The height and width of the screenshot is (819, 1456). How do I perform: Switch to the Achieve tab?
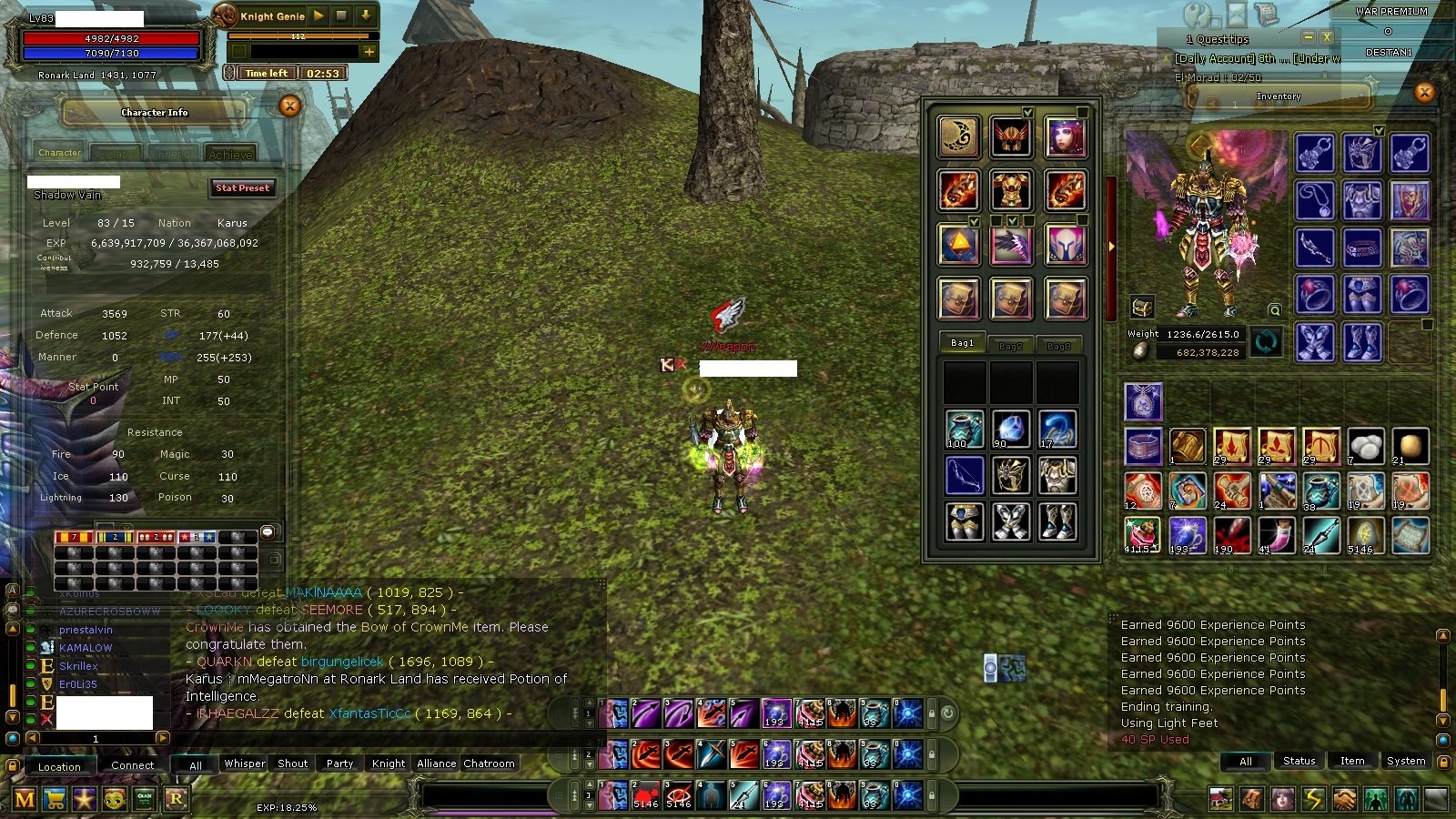230,154
